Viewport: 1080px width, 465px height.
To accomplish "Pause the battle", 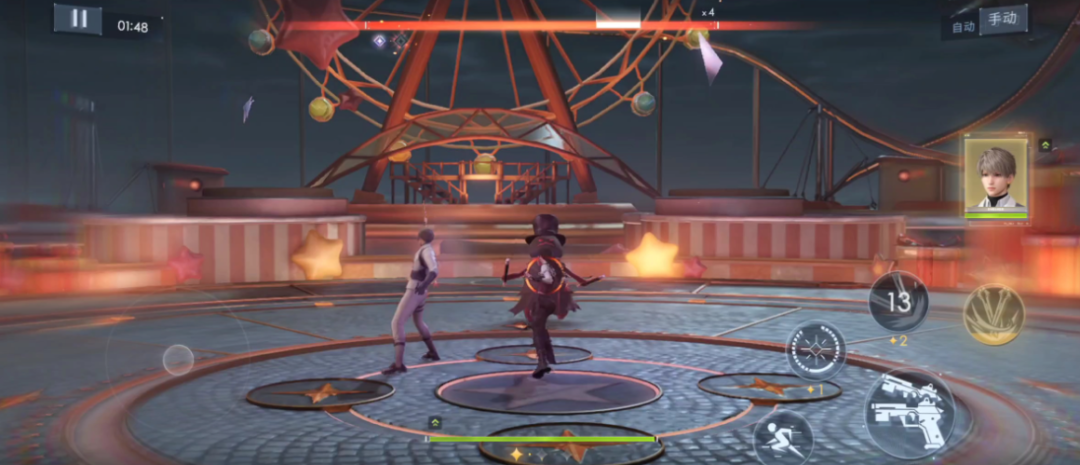I will [x=77, y=19].
